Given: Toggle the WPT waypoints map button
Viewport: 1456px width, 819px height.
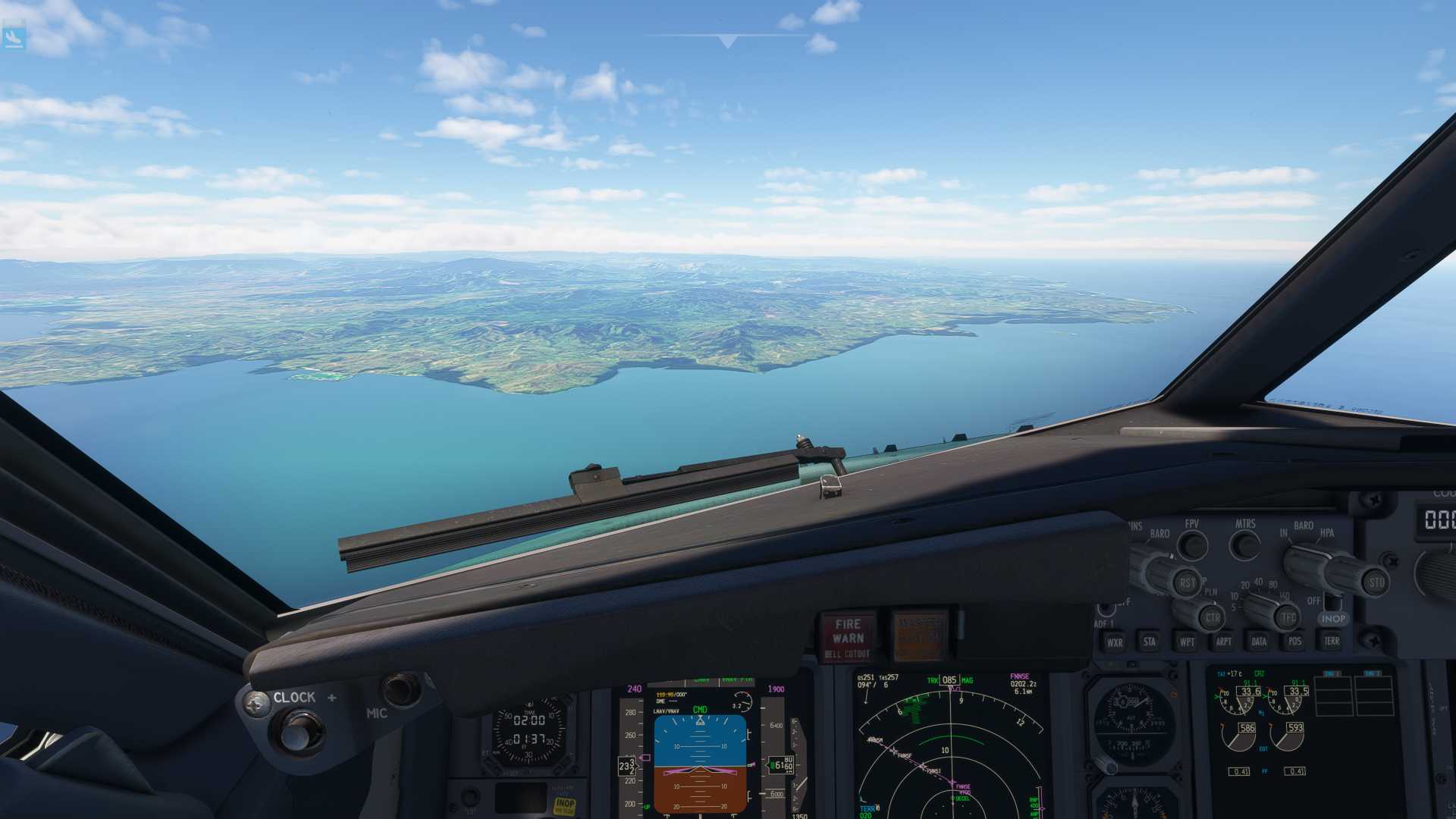Looking at the screenshot, I should [x=1187, y=642].
